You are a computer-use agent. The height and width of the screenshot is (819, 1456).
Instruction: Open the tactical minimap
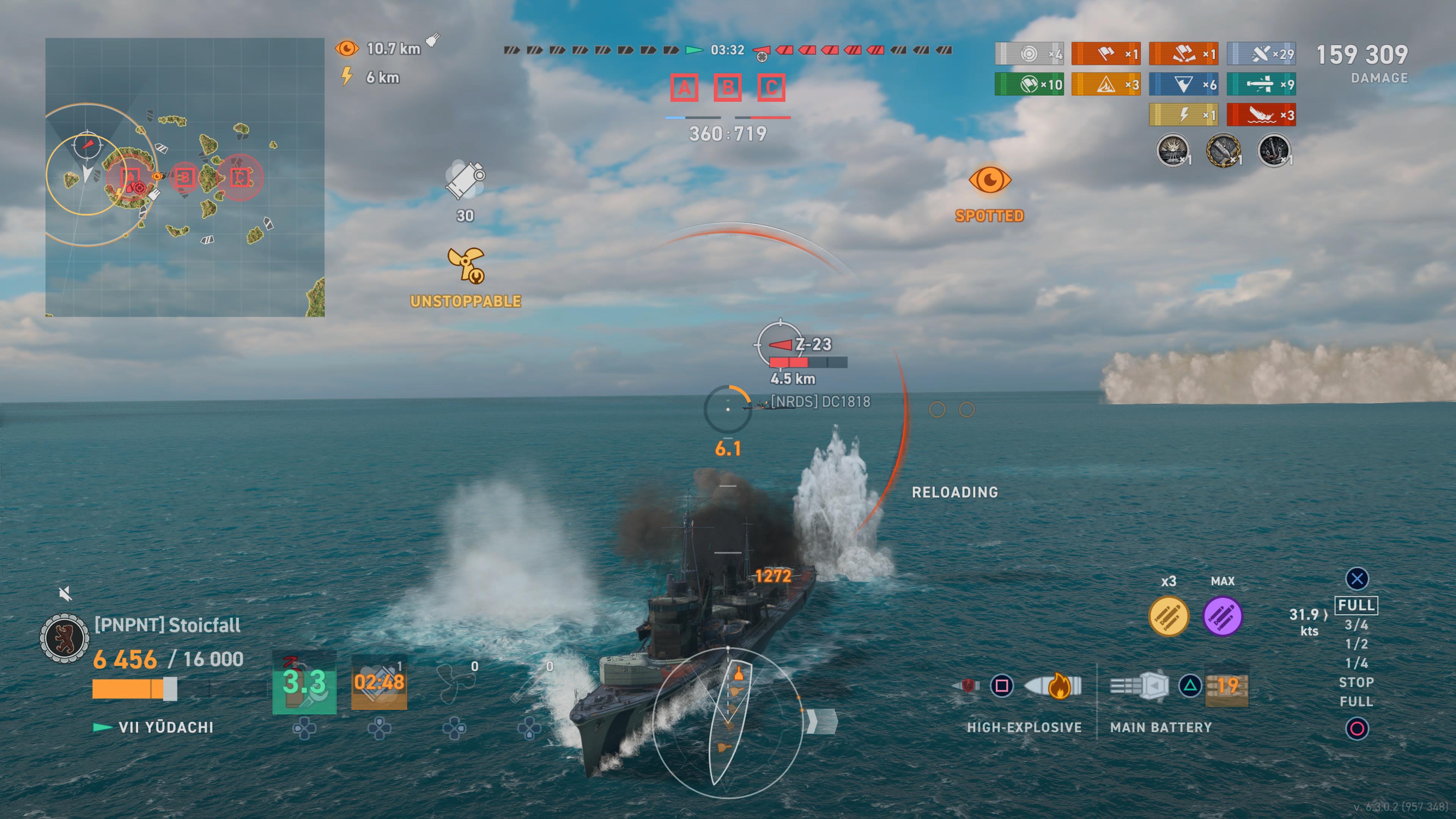(x=184, y=177)
